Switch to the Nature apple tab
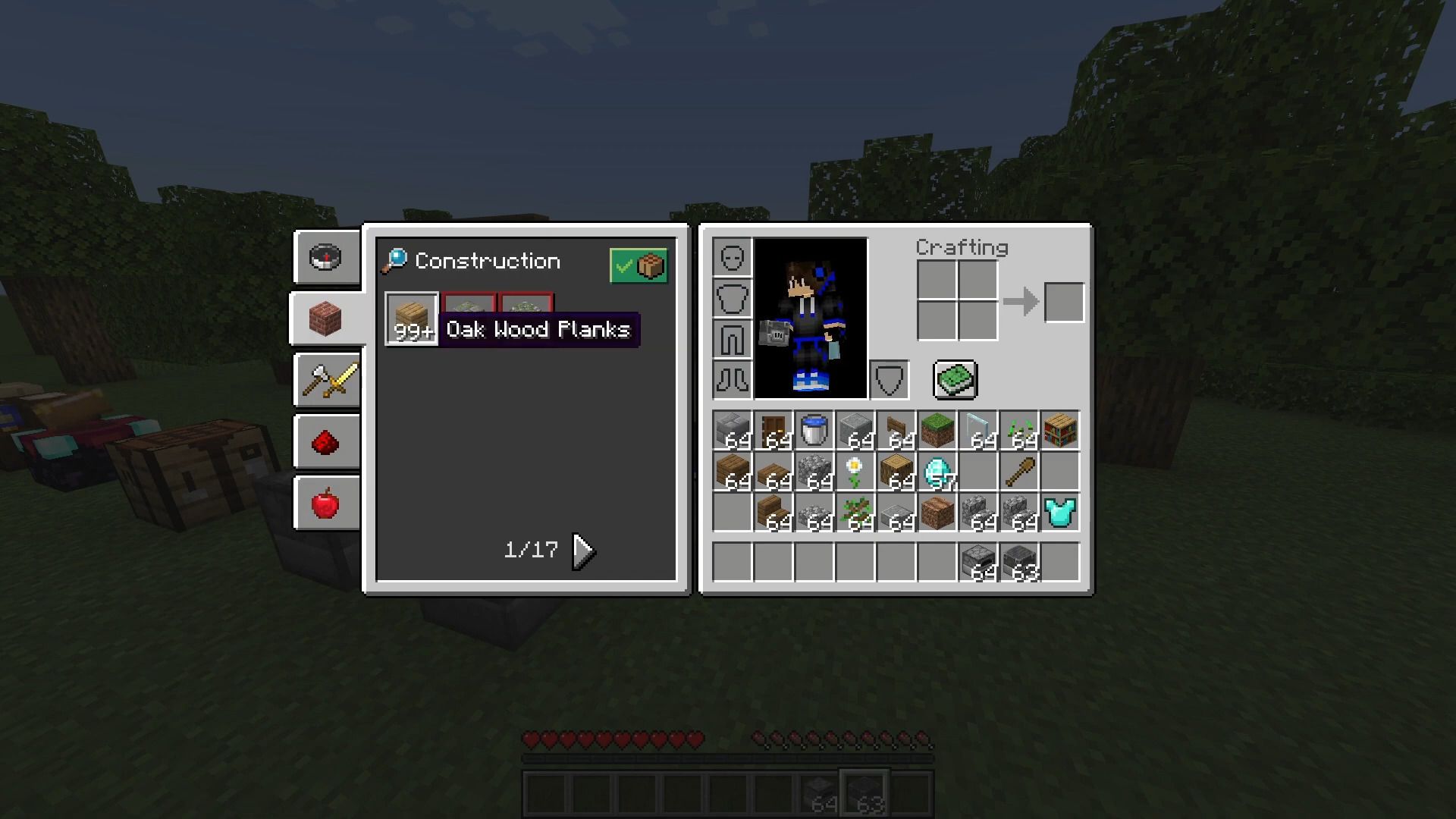Viewport: 1456px width, 819px height. (326, 504)
